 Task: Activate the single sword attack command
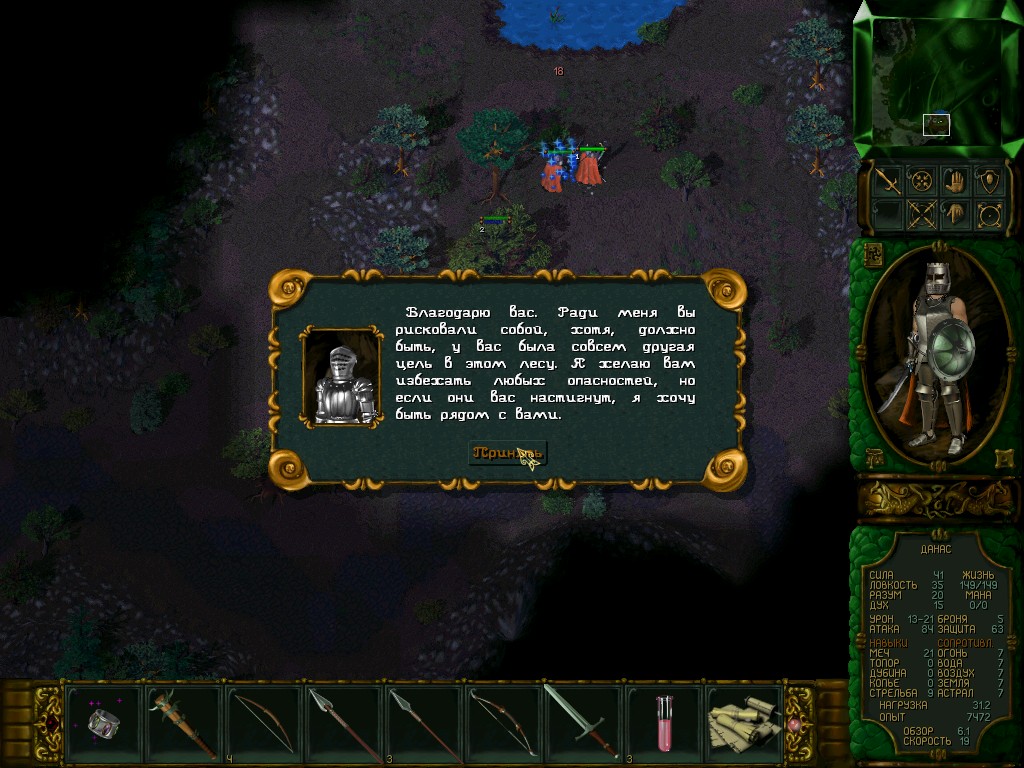point(886,181)
